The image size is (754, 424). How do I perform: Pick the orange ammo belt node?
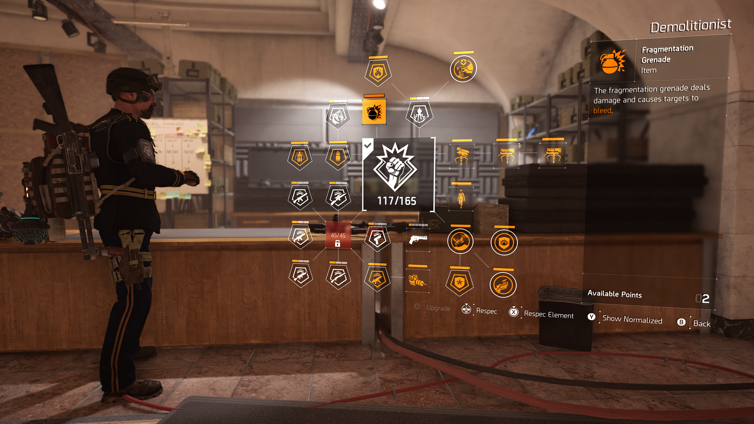(x=418, y=281)
